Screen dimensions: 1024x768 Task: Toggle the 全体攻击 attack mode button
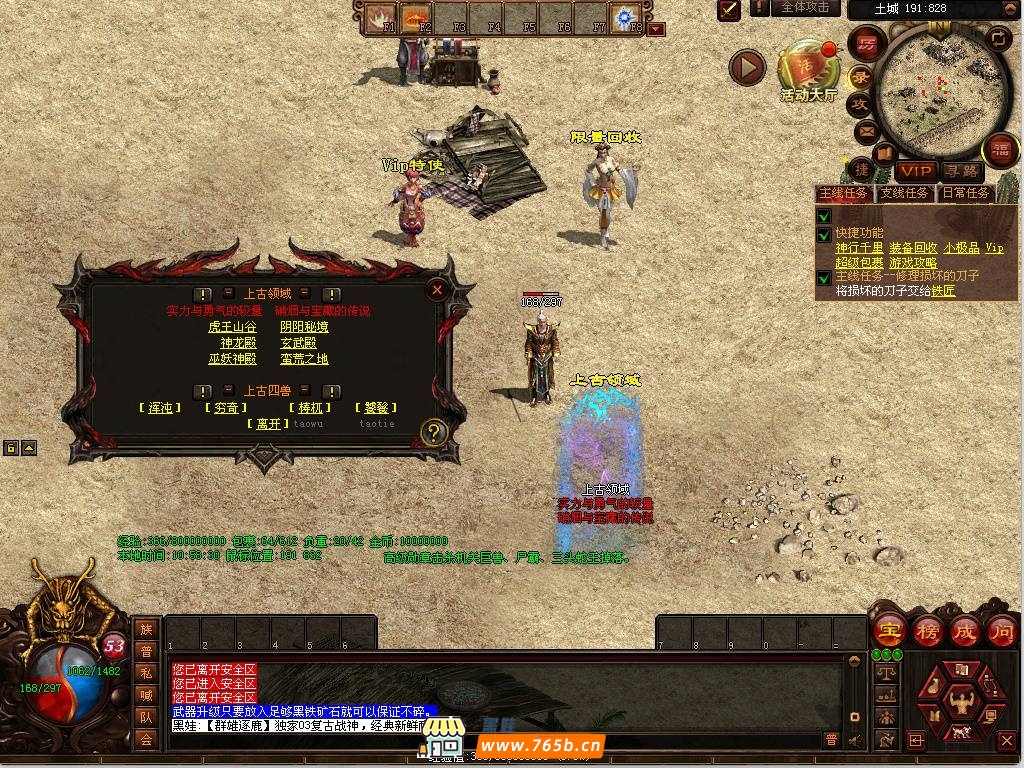pyautogui.click(x=805, y=8)
